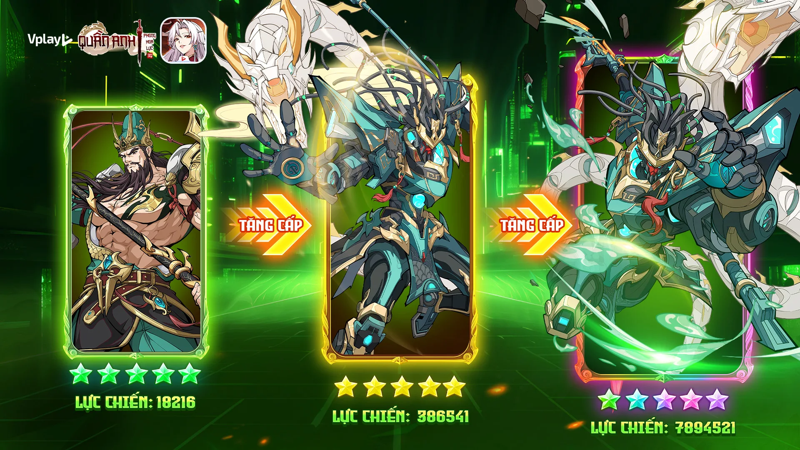Click the white-haired character game icon
Image resolution: width=800 pixels, height=450 pixels.
184,41
